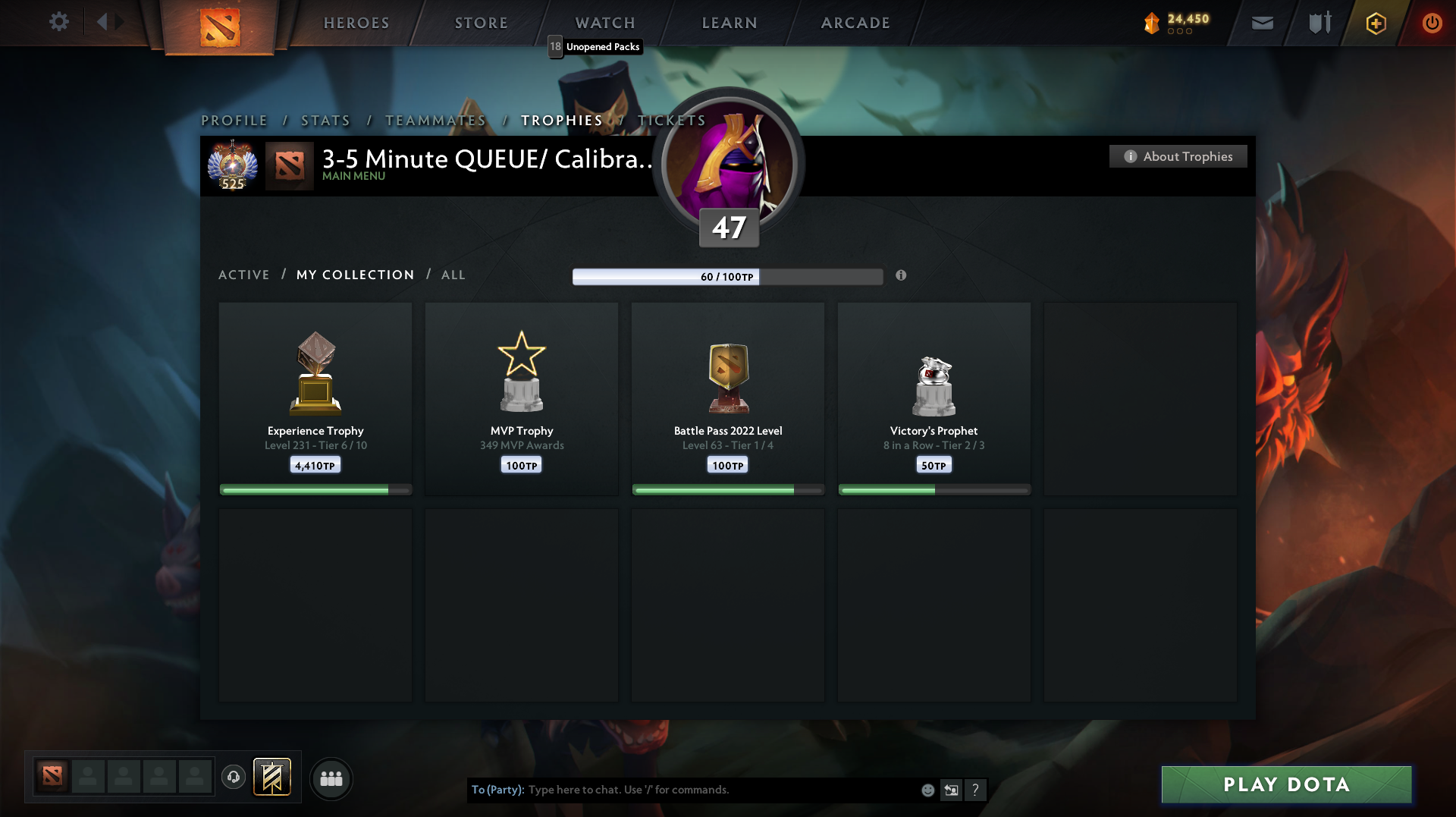
Task: Click the Dota 2 logo in the top bar
Action: click(x=220, y=23)
